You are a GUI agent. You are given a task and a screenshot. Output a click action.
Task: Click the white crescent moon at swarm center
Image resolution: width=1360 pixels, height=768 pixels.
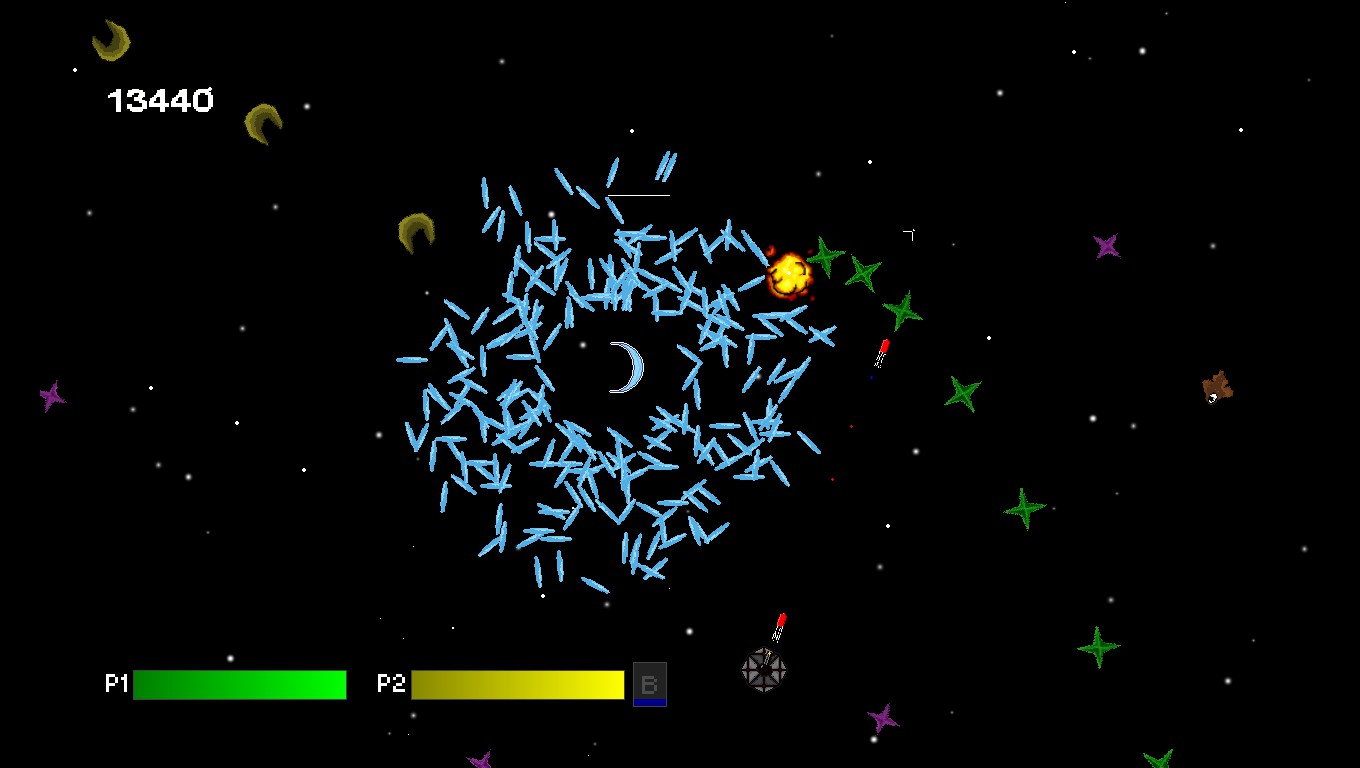pos(626,368)
